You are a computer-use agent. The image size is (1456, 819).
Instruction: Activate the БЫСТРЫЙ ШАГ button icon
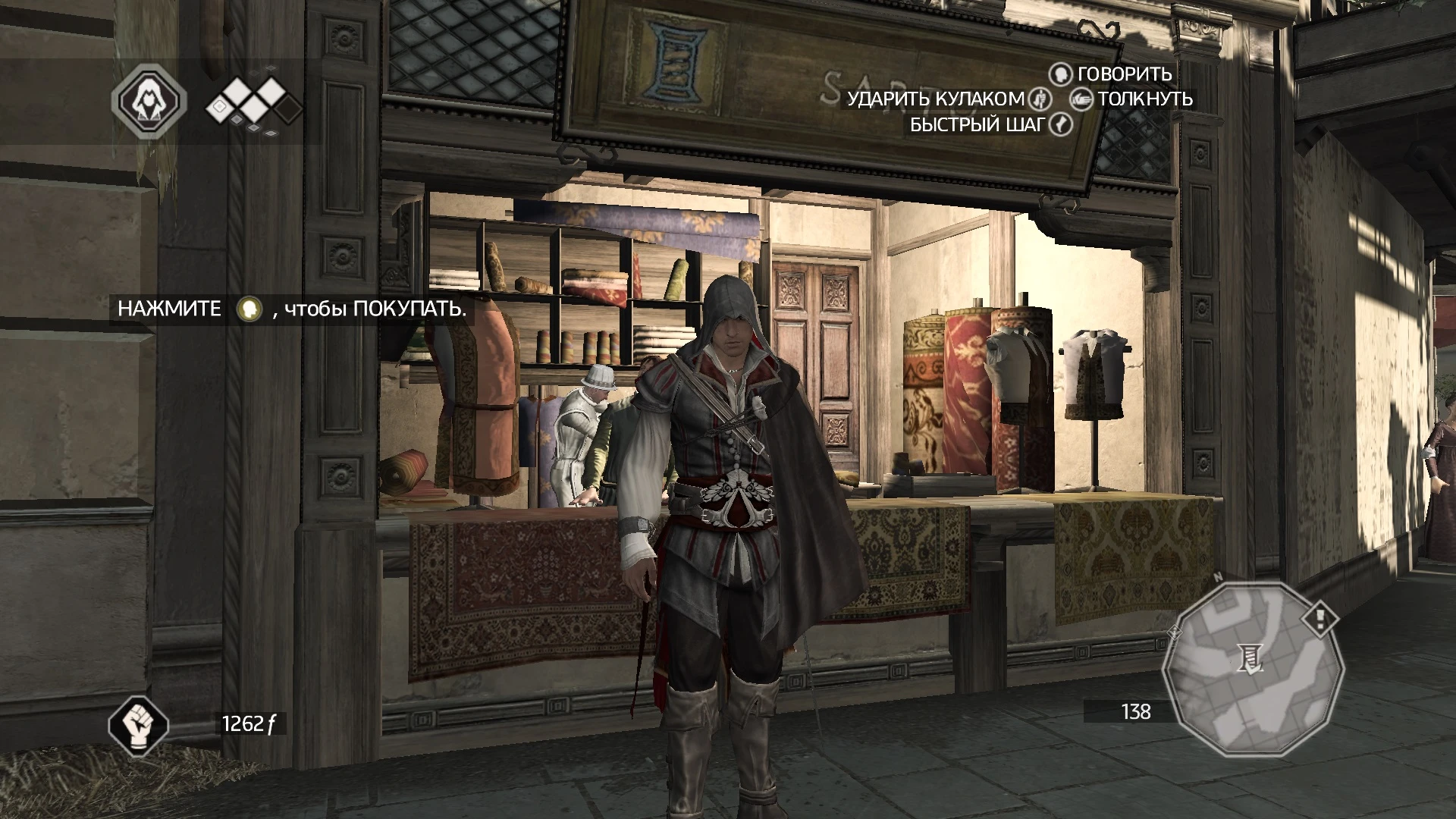tap(1059, 124)
